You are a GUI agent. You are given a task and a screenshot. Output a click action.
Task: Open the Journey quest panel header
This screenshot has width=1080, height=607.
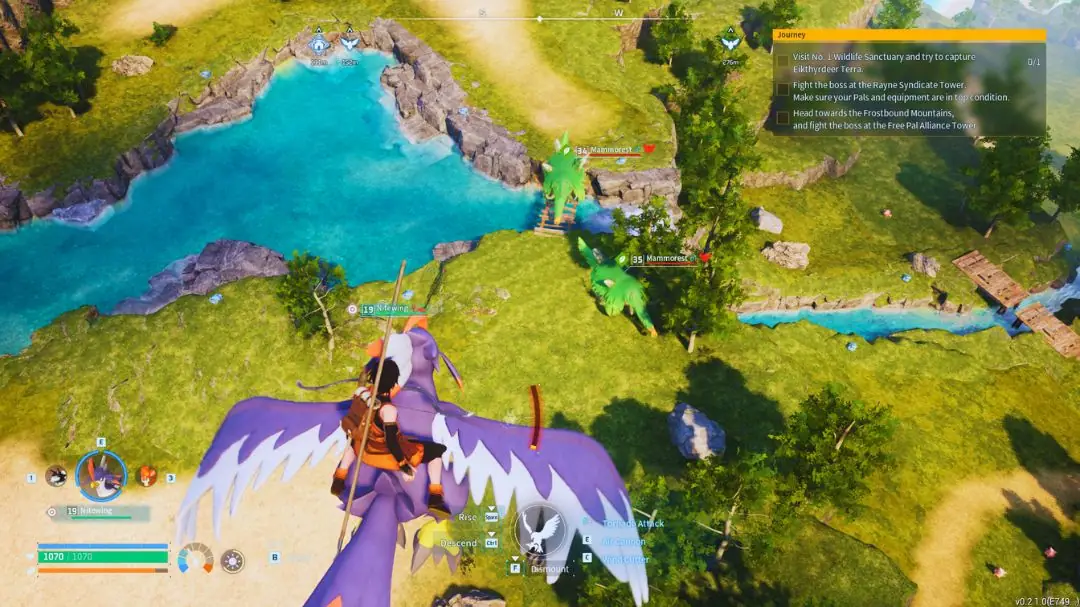click(909, 35)
